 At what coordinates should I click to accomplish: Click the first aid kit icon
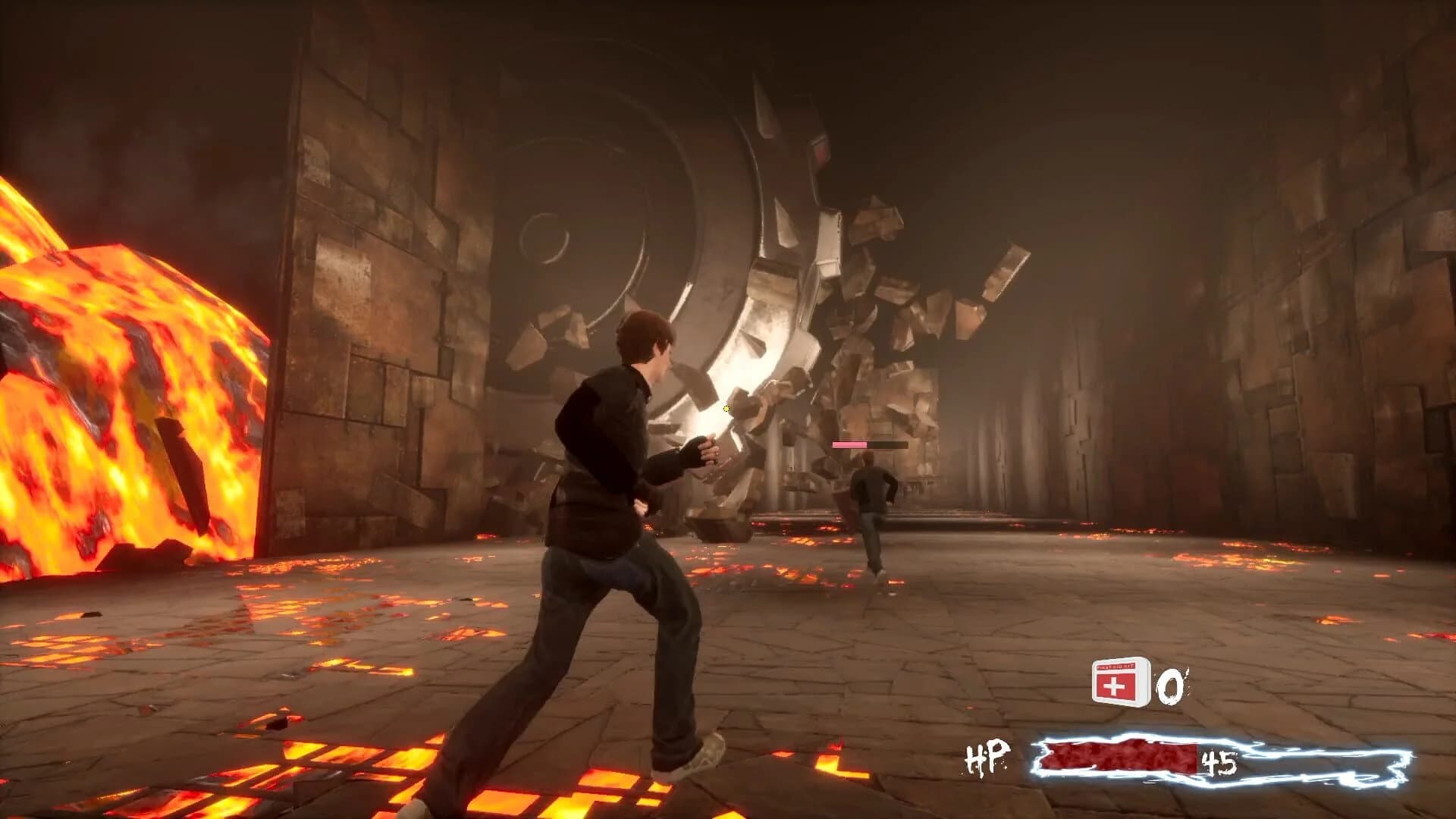[x=1121, y=681]
